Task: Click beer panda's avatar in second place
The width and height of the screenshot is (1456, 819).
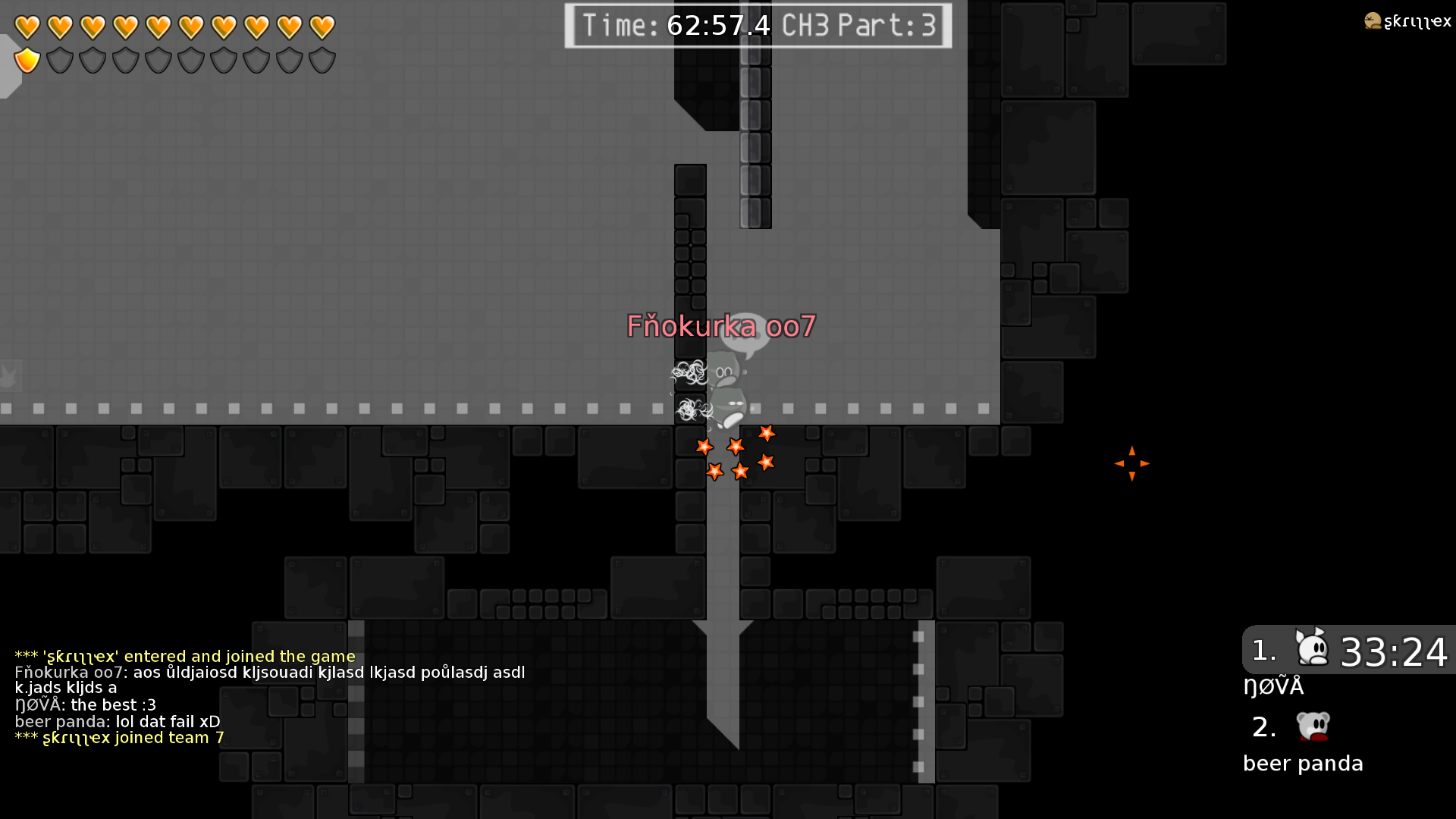Action: click(x=1311, y=726)
